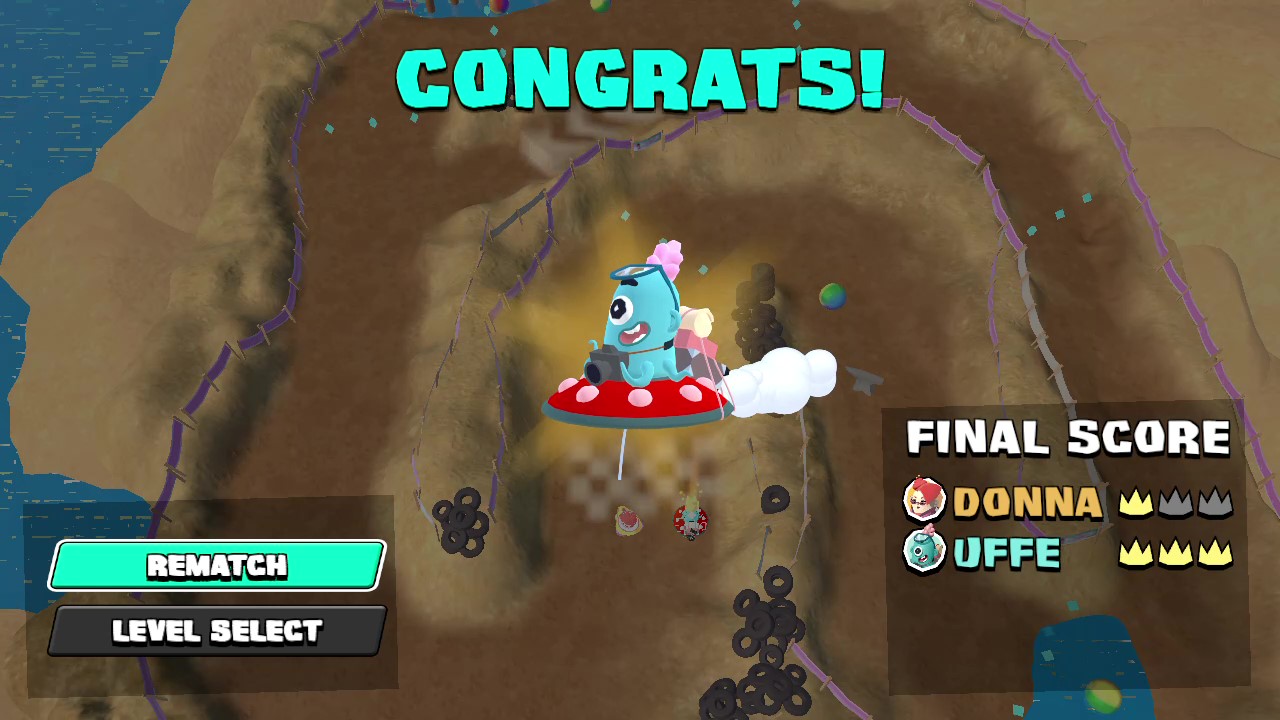Click Uffe's first yellow crown icon
The width and height of the screenshot is (1280, 720).
1136,554
